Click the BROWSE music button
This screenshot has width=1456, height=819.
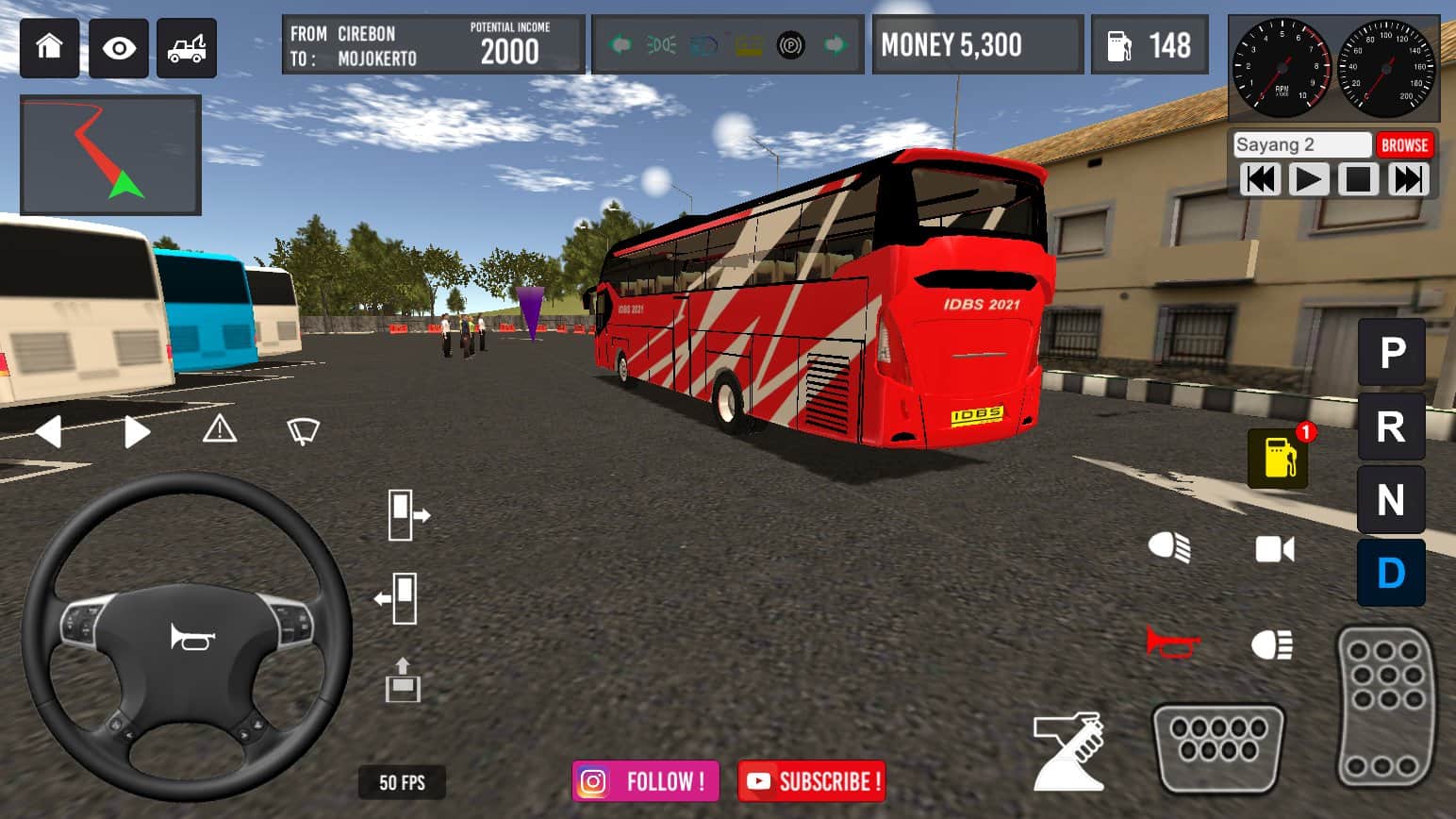point(1404,145)
